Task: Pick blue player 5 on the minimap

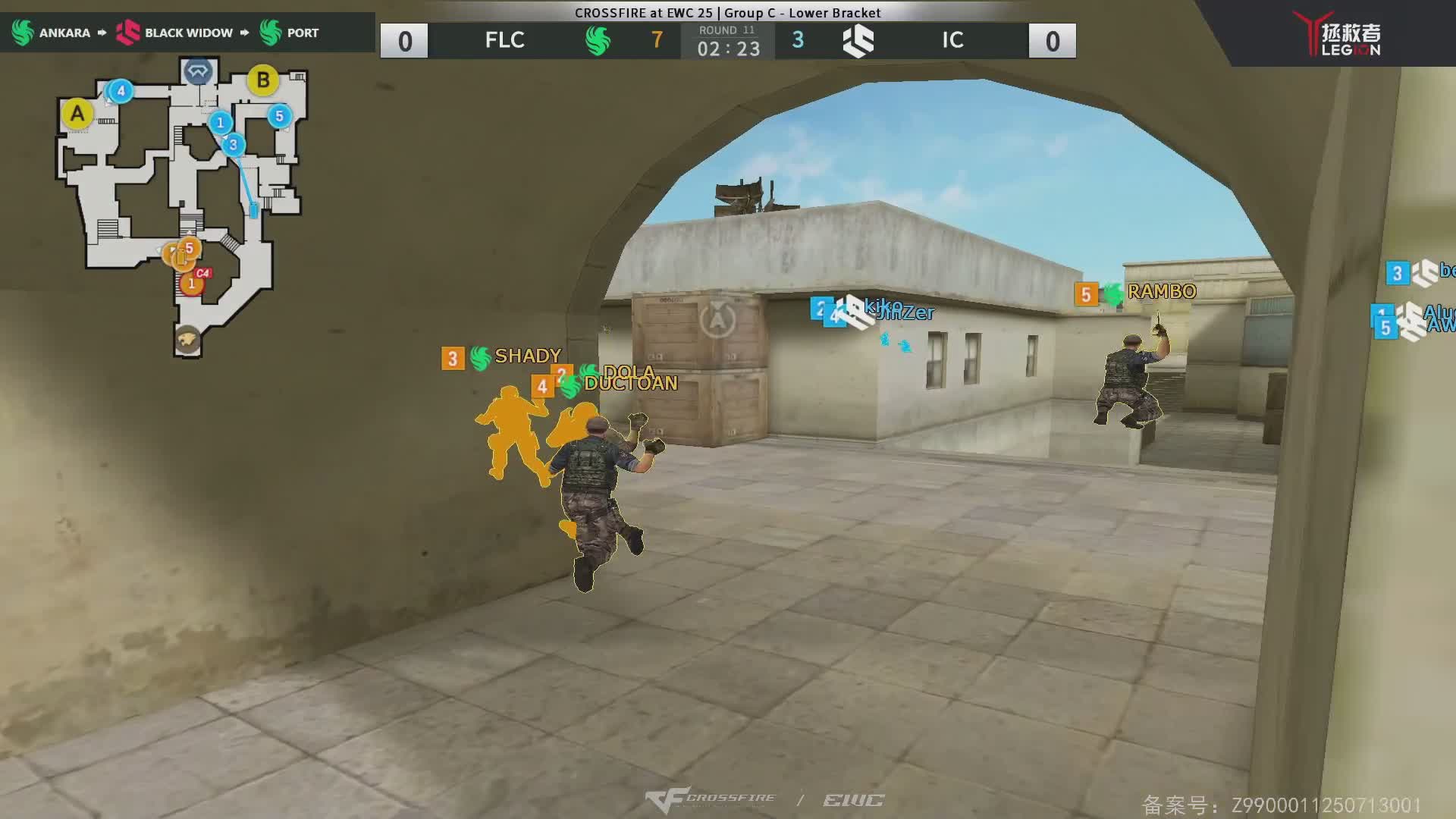Action: 279,116
